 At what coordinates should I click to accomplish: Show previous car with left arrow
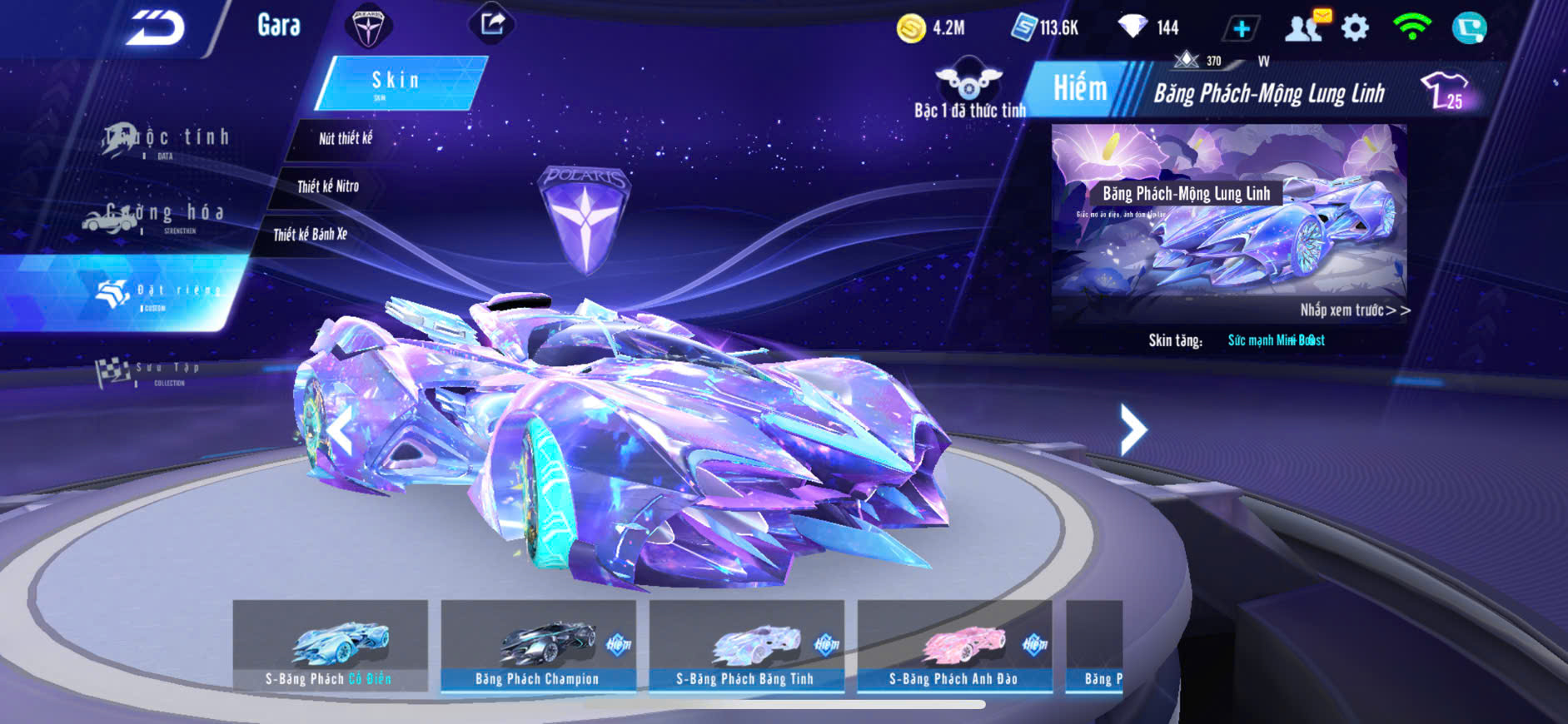point(340,431)
